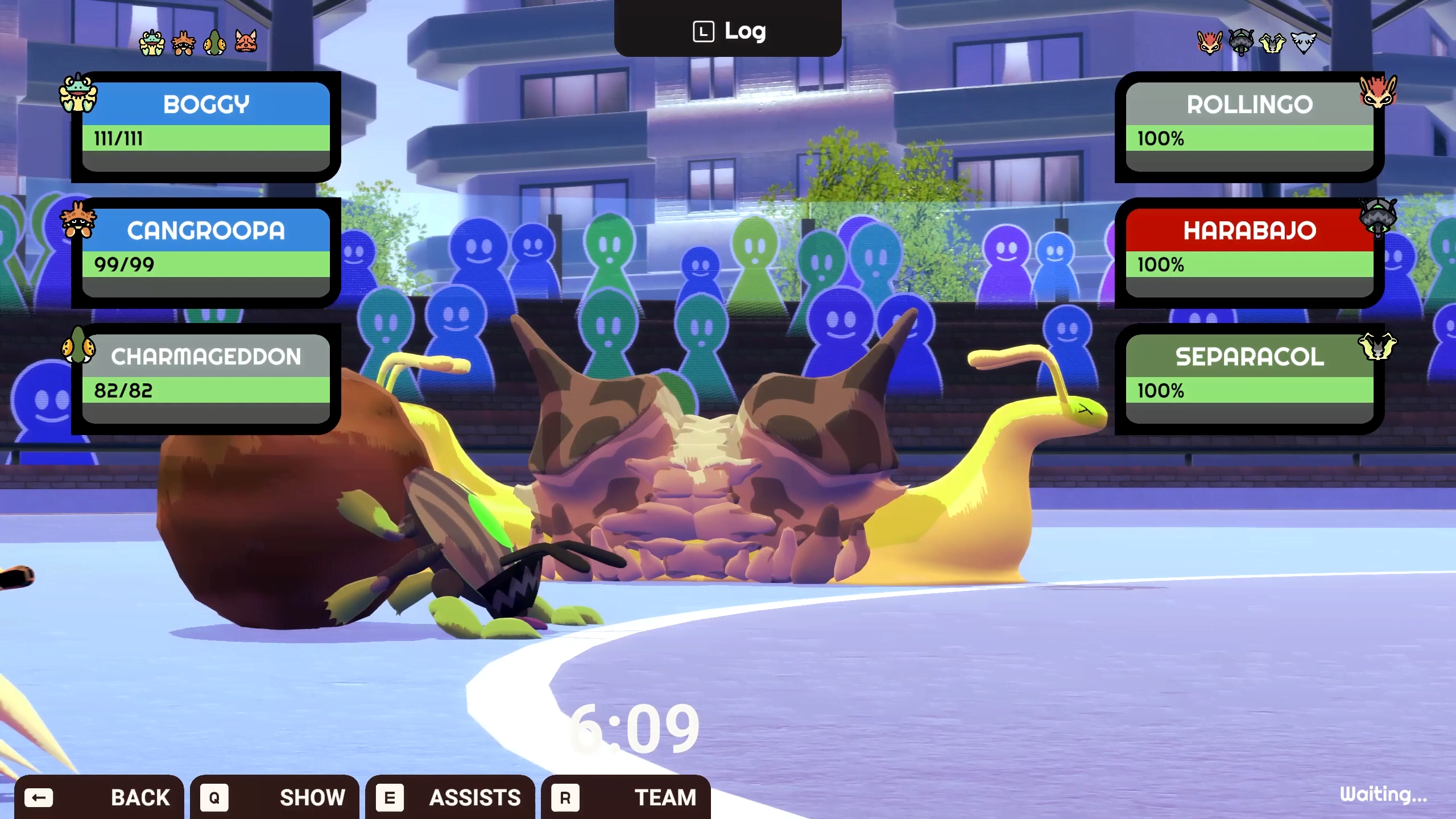Activate the Show button
1456x819 pixels.
(274, 797)
